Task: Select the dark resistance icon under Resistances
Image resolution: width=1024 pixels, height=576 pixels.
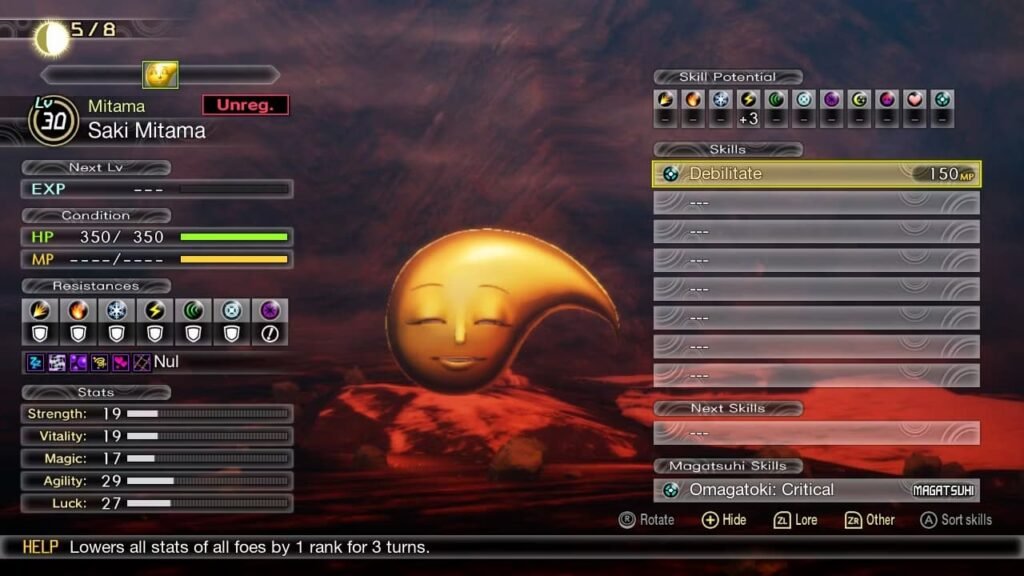Action: click(x=269, y=311)
